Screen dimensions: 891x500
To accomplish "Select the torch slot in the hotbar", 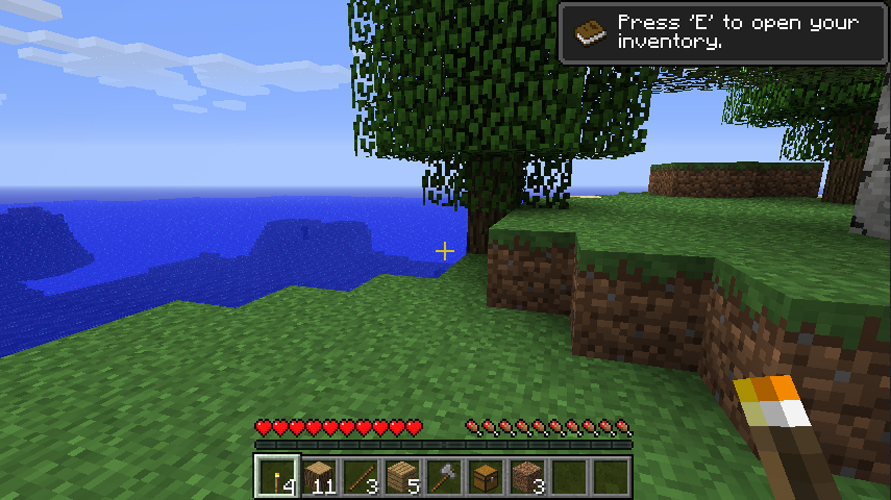I will pyautogui.click(x=274, y=477).
